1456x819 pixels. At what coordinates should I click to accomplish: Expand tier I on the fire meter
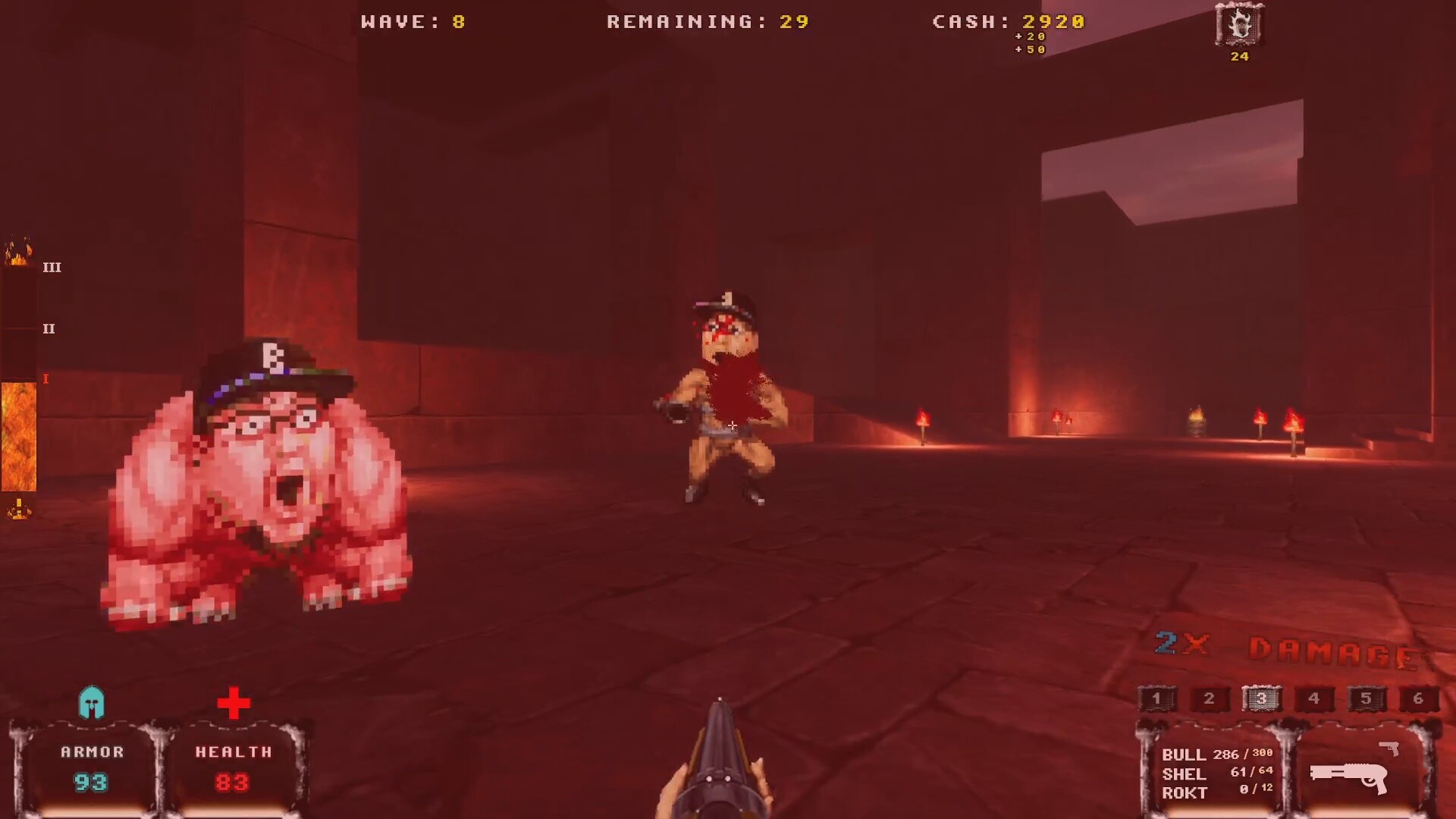45,379
